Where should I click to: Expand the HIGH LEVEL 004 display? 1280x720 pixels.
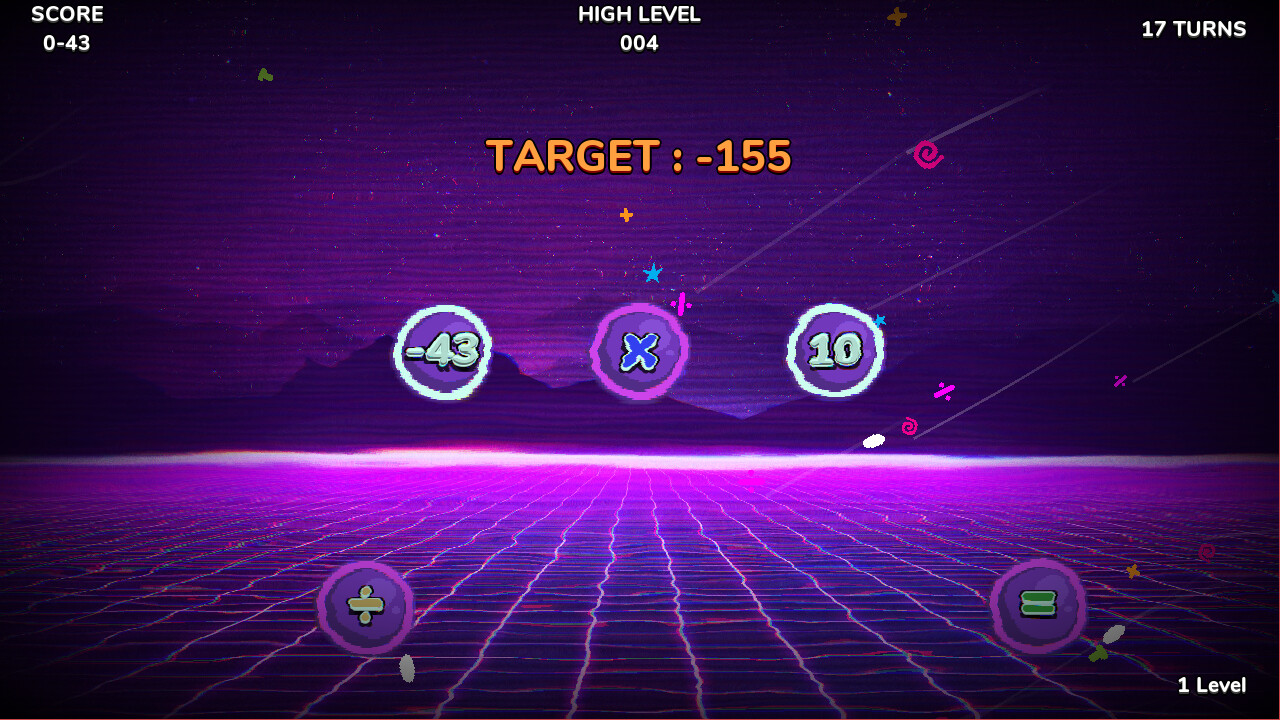coord(639,28)
